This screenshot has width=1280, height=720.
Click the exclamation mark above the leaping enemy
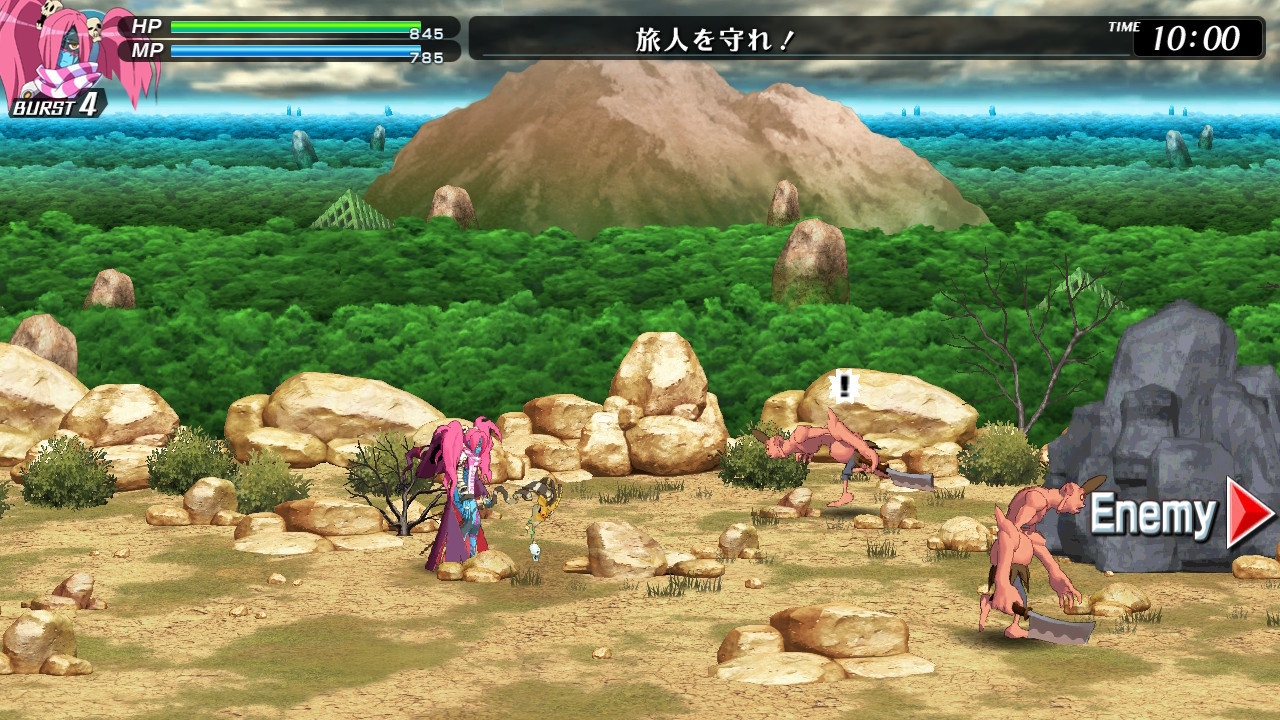coord(843,385)
